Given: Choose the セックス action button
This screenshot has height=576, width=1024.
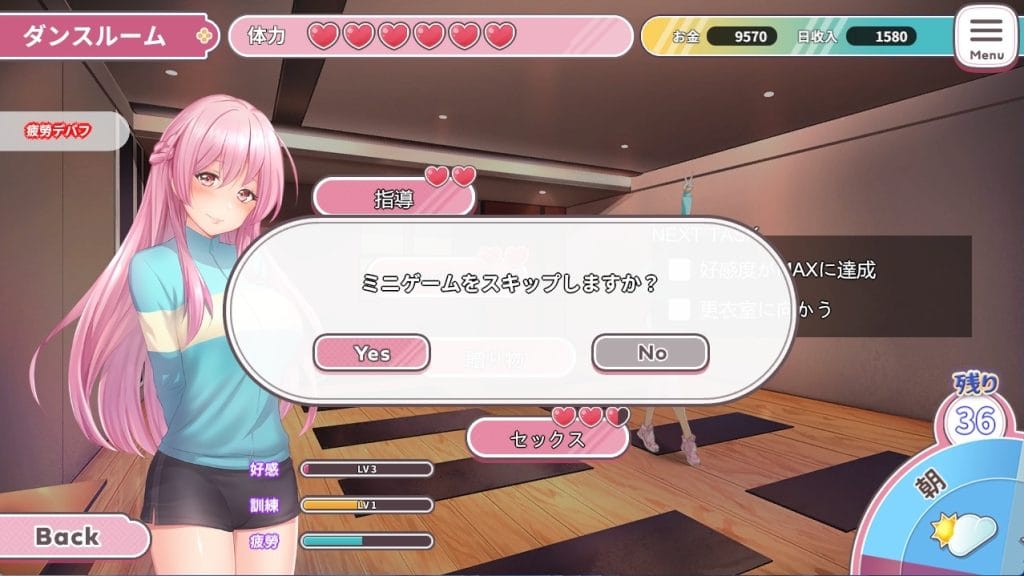Looking at the screenshot, I should (x=547, y=439).
